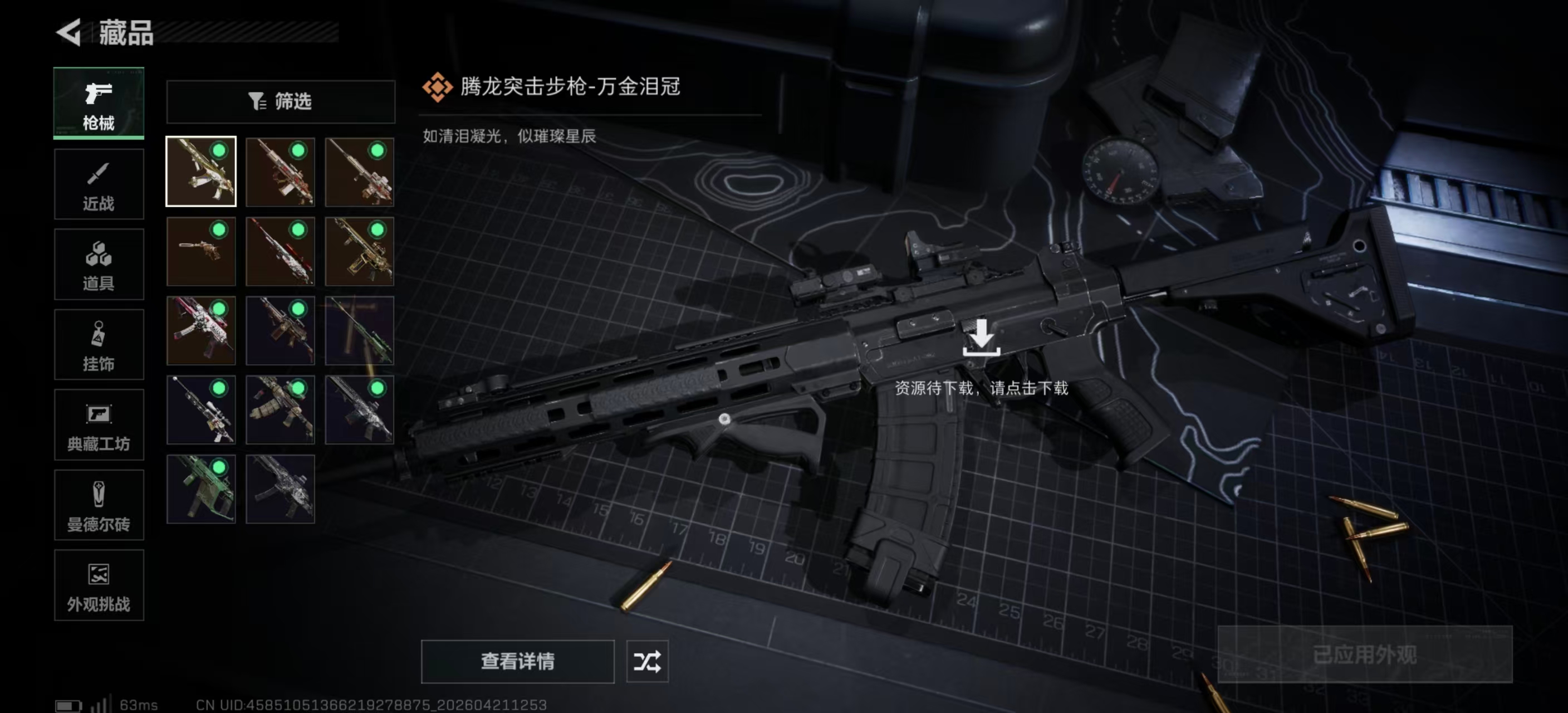The width and height of the screenshot is (1568, 713).
Task: Click the 已应用外观 applied-appearance label
Action: tap(1366, 656)
